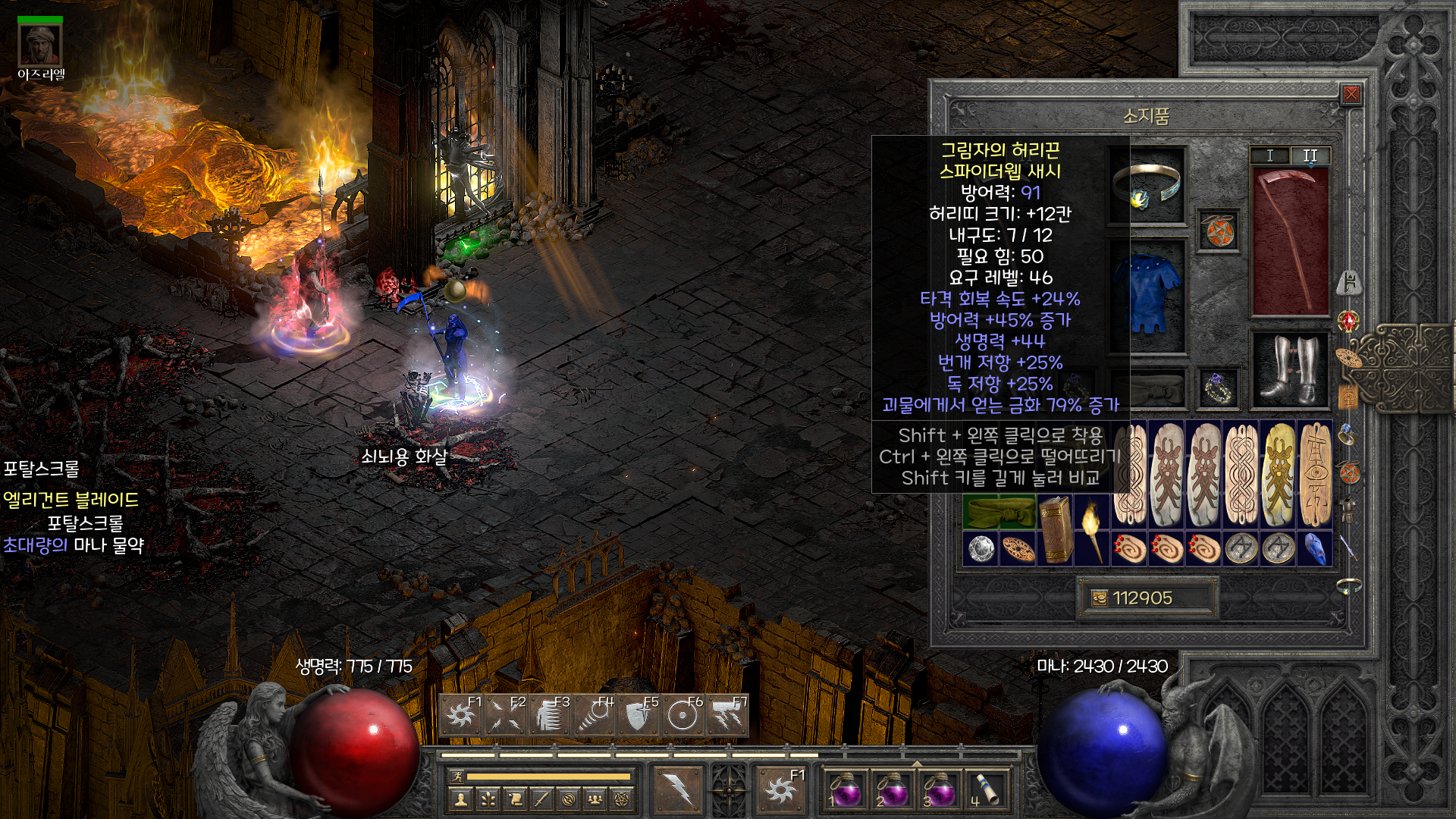This screenshot has height=819, width=1456.
Task: Click the gold amount button
Action: coord(1100,598)
